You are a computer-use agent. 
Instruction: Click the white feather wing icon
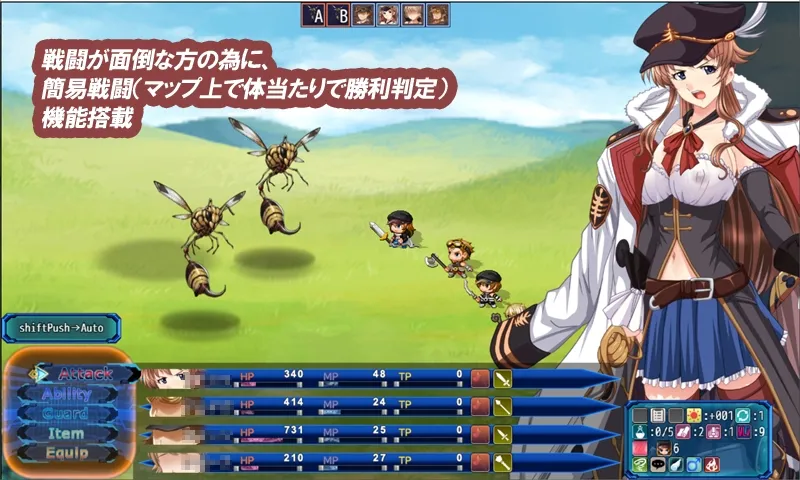(676, 465)
